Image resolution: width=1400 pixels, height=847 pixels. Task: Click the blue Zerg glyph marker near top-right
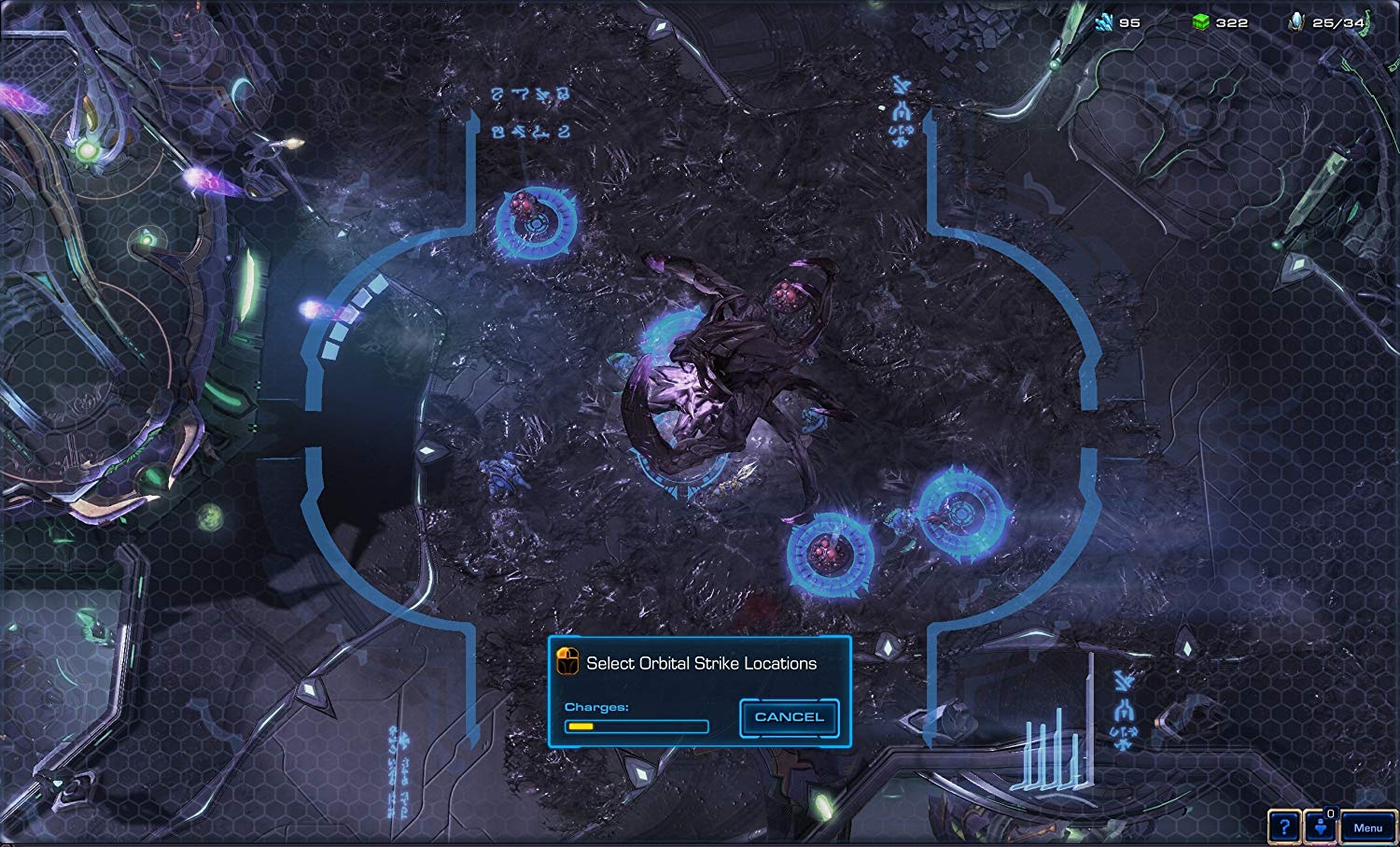point(899,112)
